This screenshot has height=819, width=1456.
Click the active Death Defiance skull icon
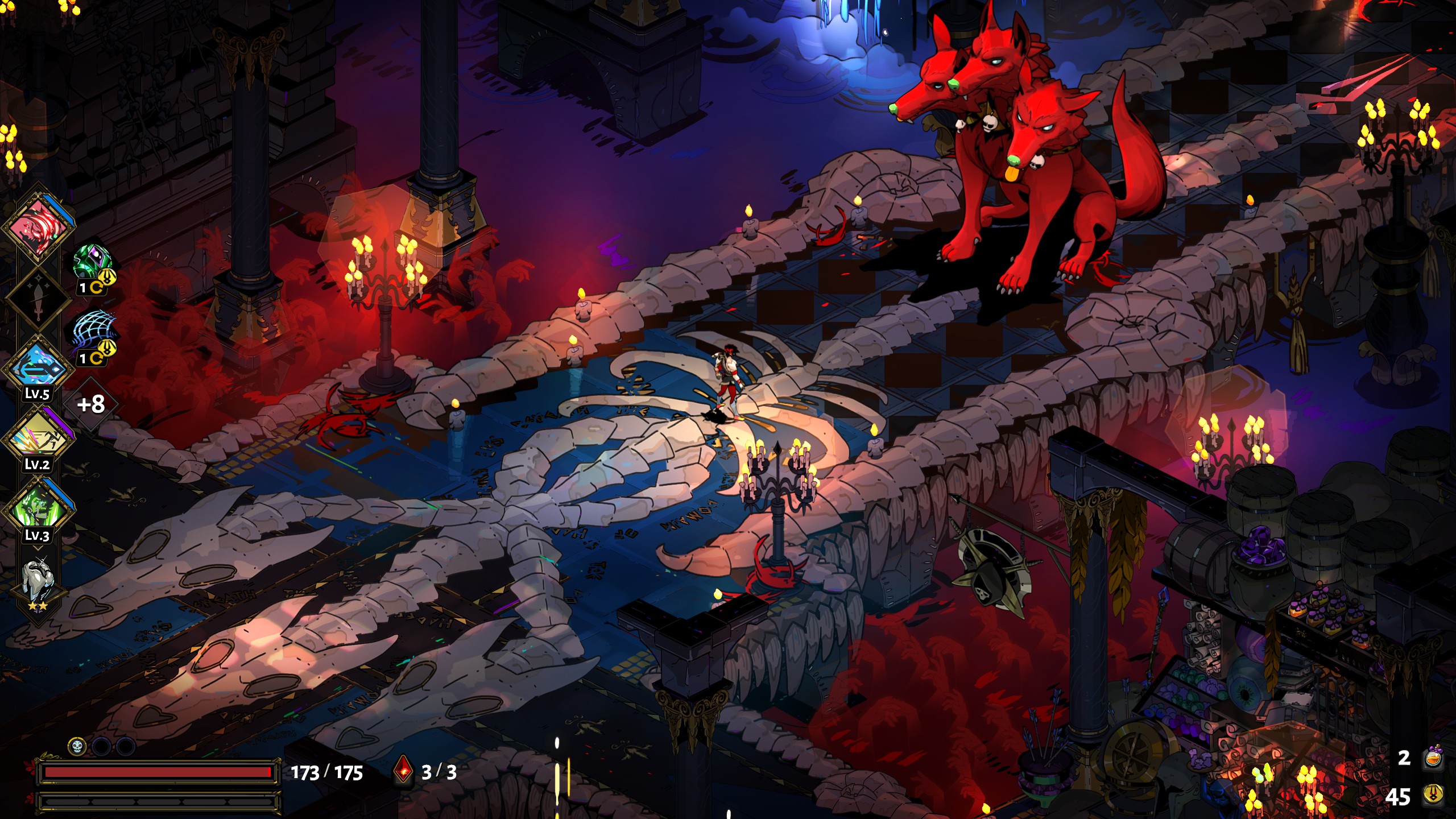[x=77, y=746]
